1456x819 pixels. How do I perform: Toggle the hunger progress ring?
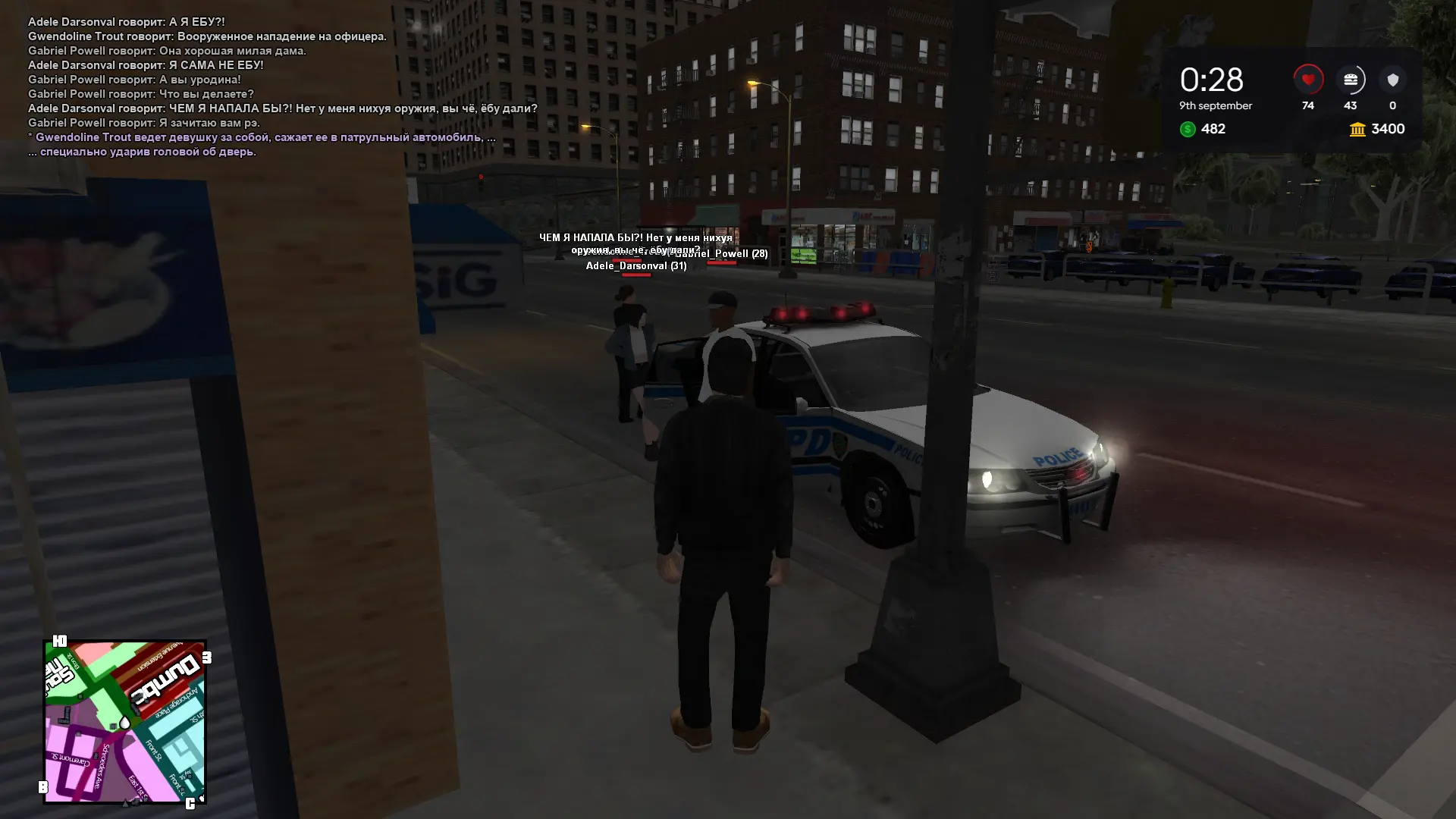point(1350,78)
